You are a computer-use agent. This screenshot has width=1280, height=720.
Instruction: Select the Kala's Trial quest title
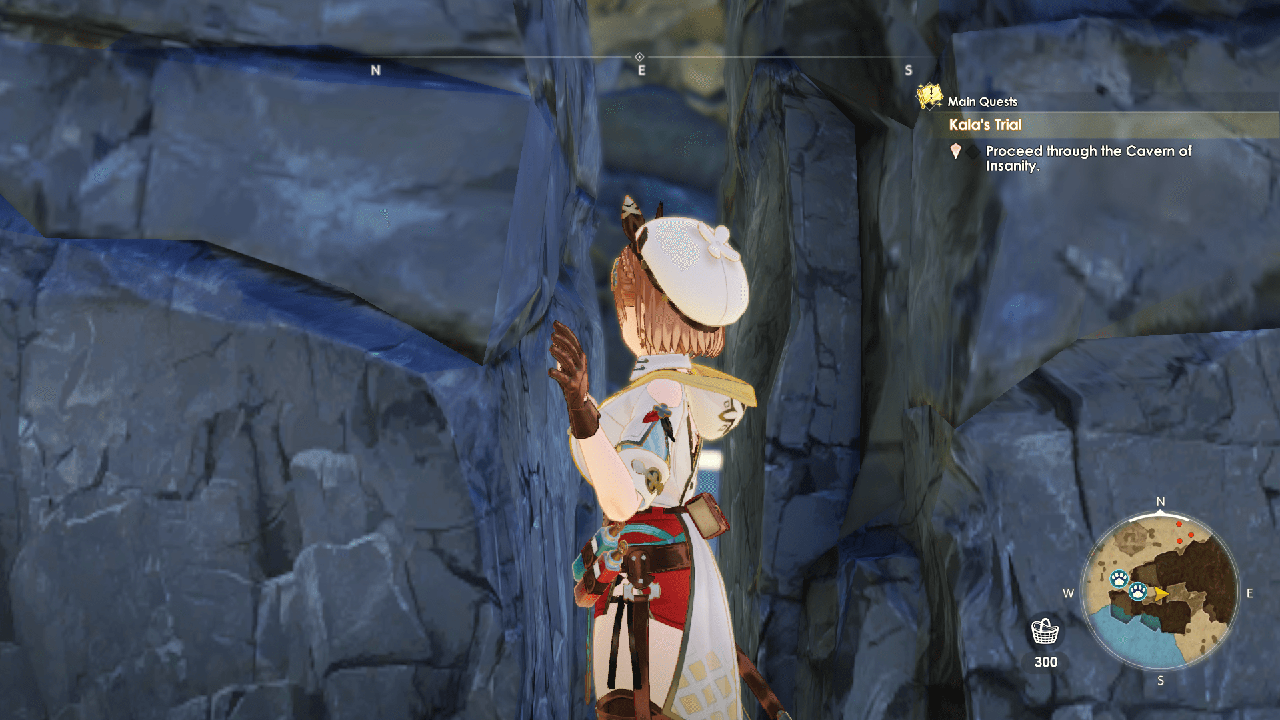(985, 125)
